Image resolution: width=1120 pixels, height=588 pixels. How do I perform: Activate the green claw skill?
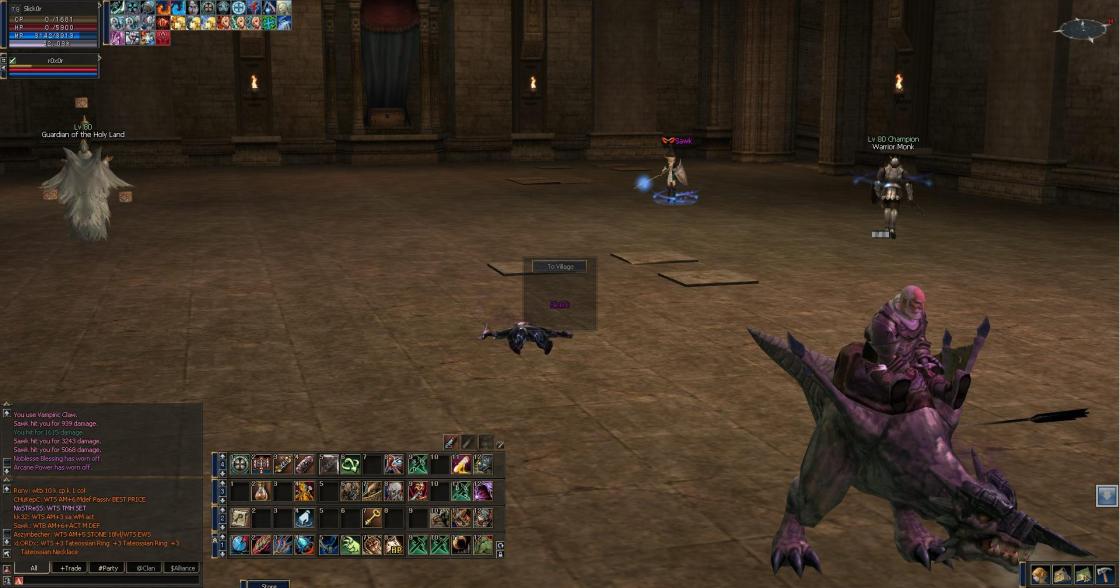click(349, 545)
